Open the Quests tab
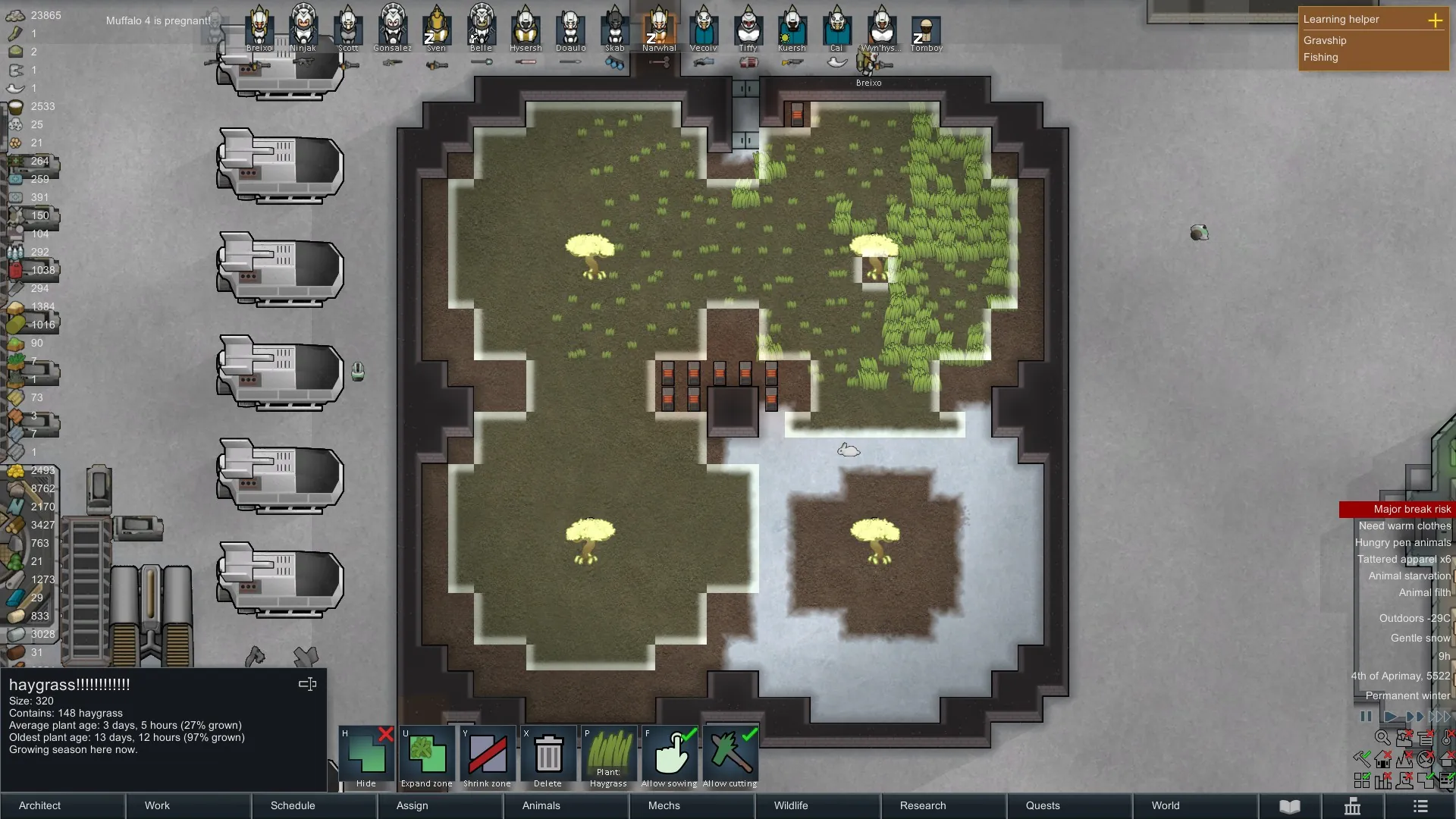Screen dimensions: 1456x819 pos(1042,805)
